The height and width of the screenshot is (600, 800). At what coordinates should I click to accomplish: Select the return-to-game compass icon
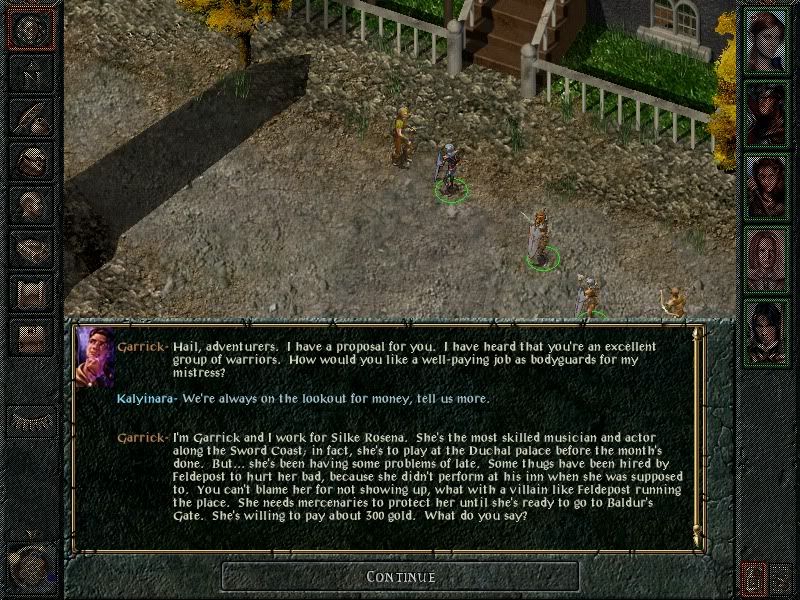click(32, 30)
